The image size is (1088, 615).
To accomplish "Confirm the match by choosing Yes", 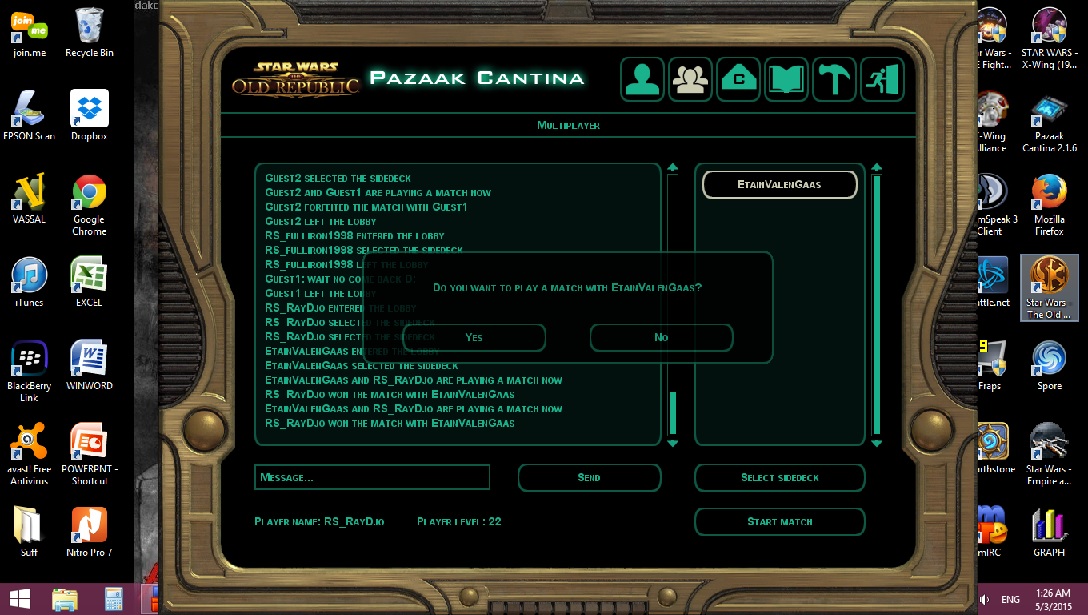I will click(x=474, y=337).
